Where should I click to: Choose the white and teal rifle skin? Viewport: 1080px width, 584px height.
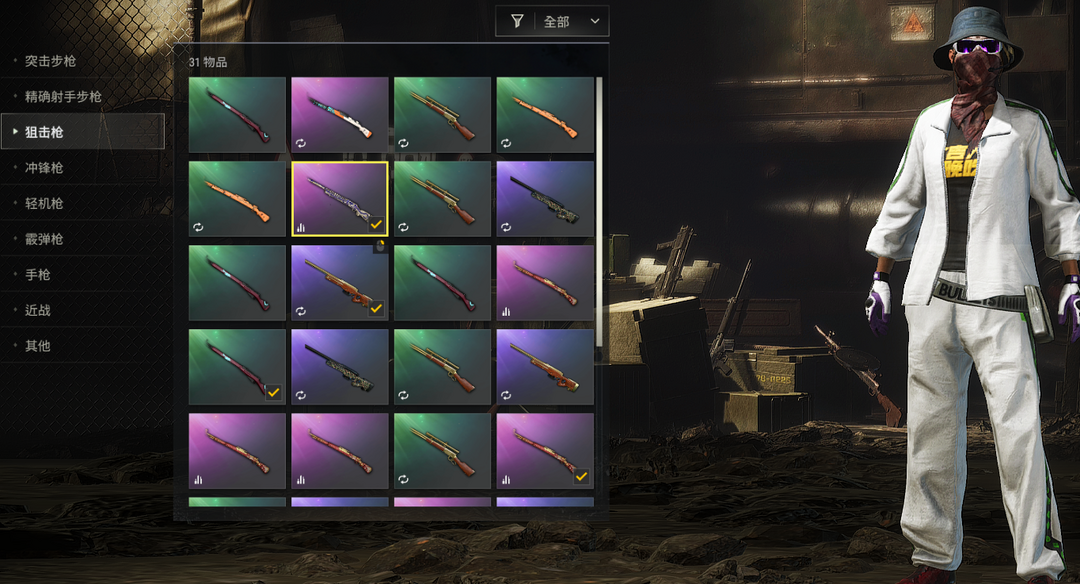[339, 114]
